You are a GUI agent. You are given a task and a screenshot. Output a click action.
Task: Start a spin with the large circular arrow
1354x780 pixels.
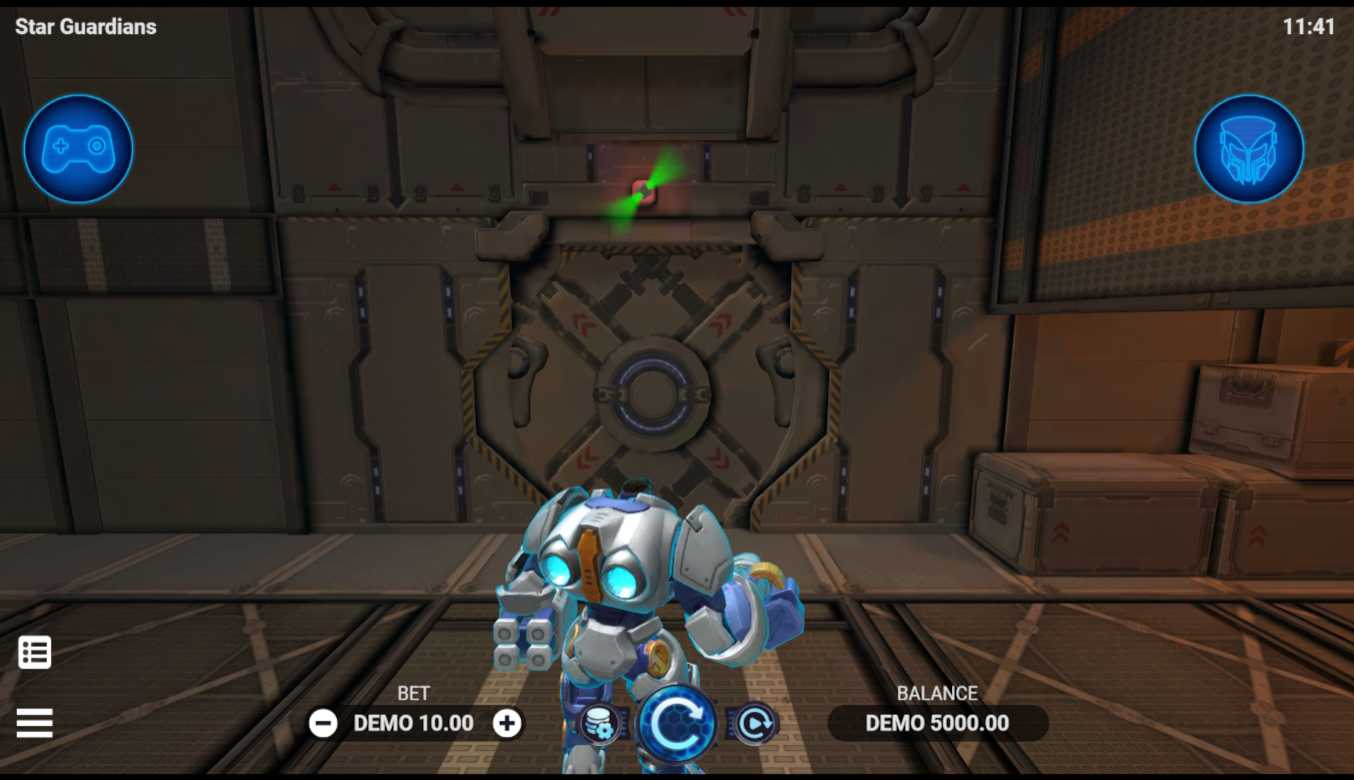[x=677, y=724]
